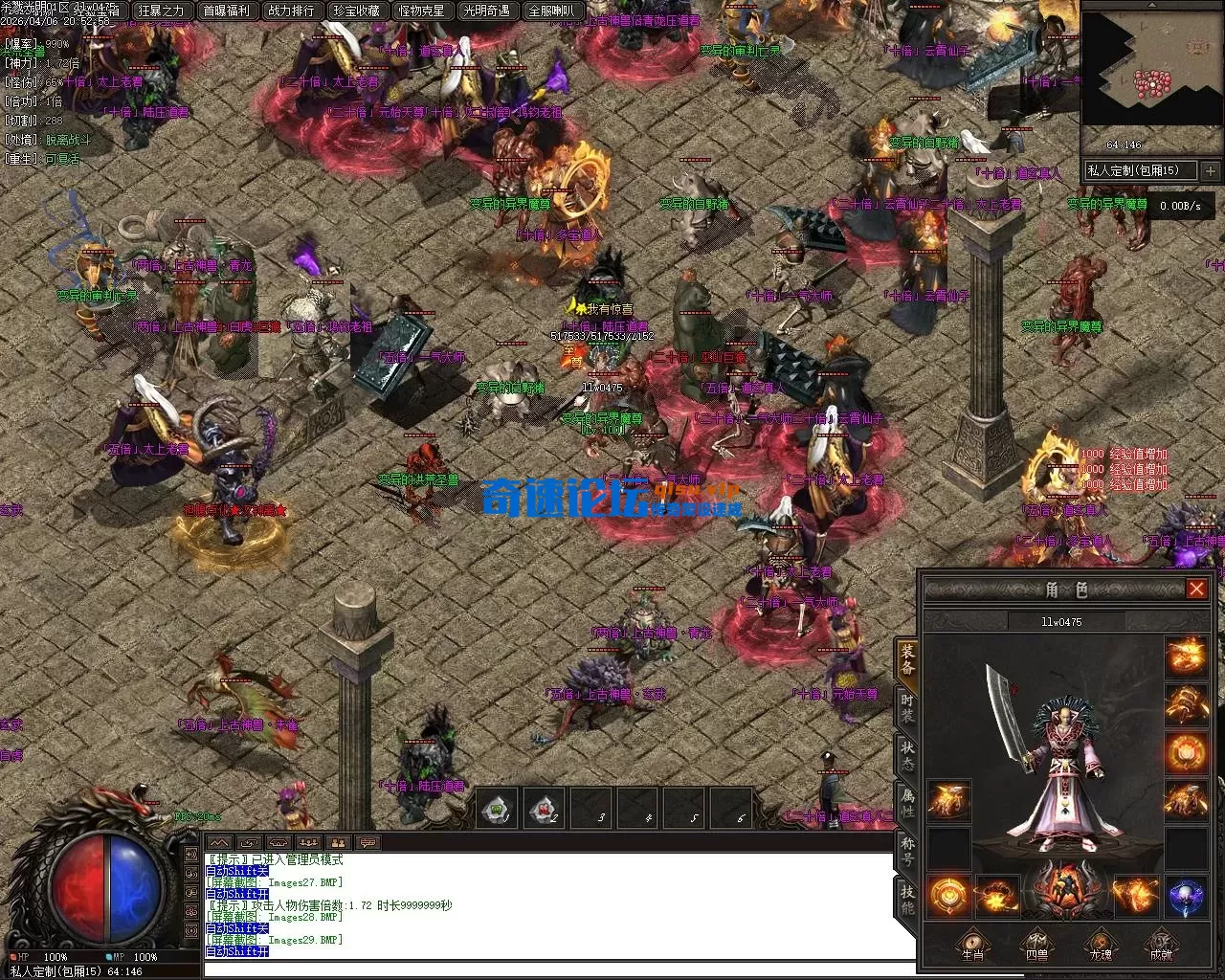The image size is (1225, 980).
Task: Use the green item in hotbar slot 1
Action: [498, 809]
